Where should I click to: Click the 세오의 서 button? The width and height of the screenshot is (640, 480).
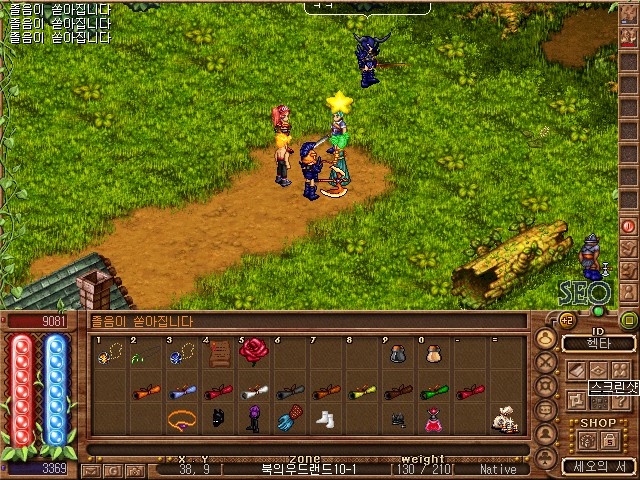pyautogui.click(x=598, y=465)
